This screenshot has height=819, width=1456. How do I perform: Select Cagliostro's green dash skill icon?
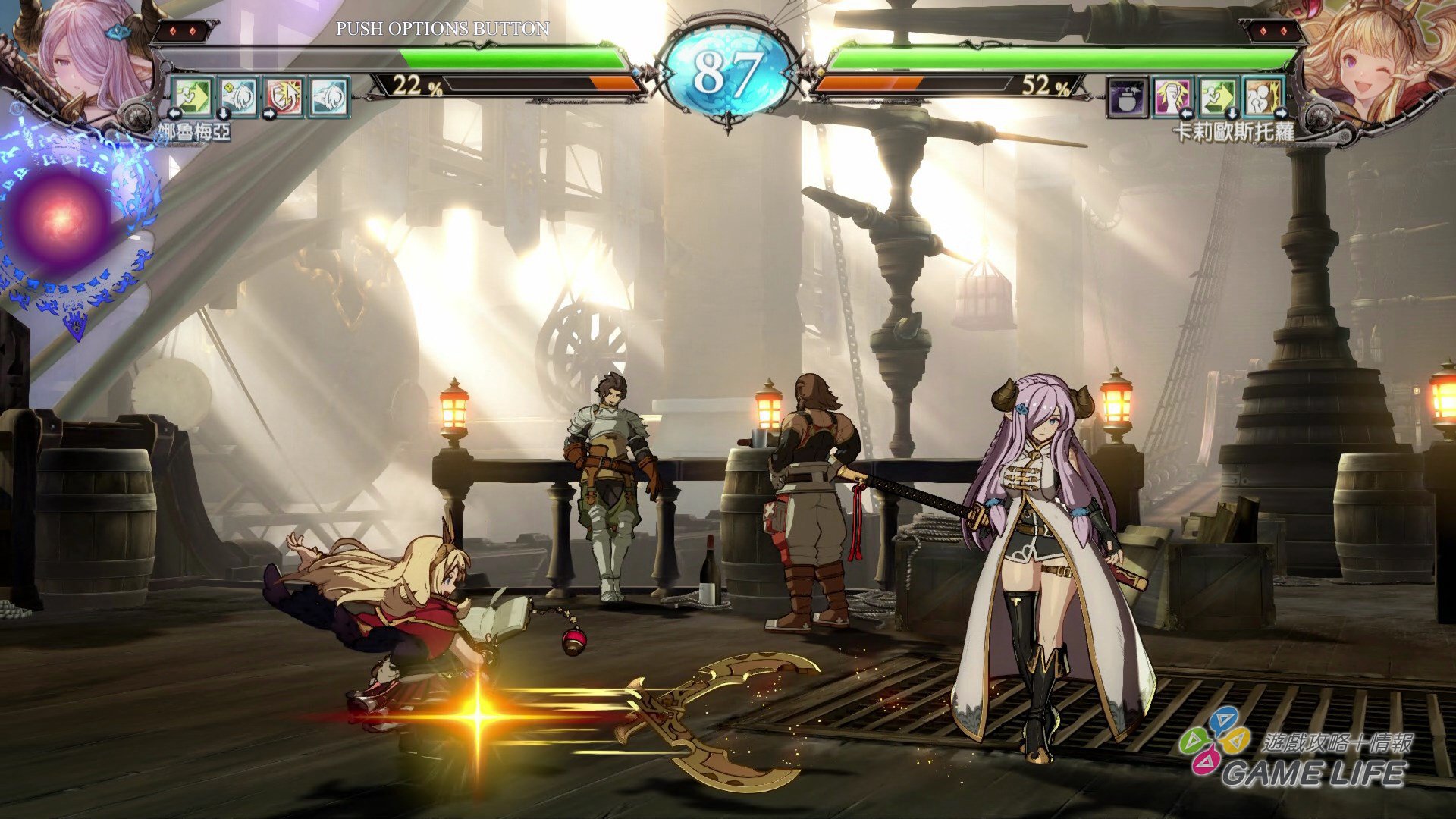pos(1217,97)
